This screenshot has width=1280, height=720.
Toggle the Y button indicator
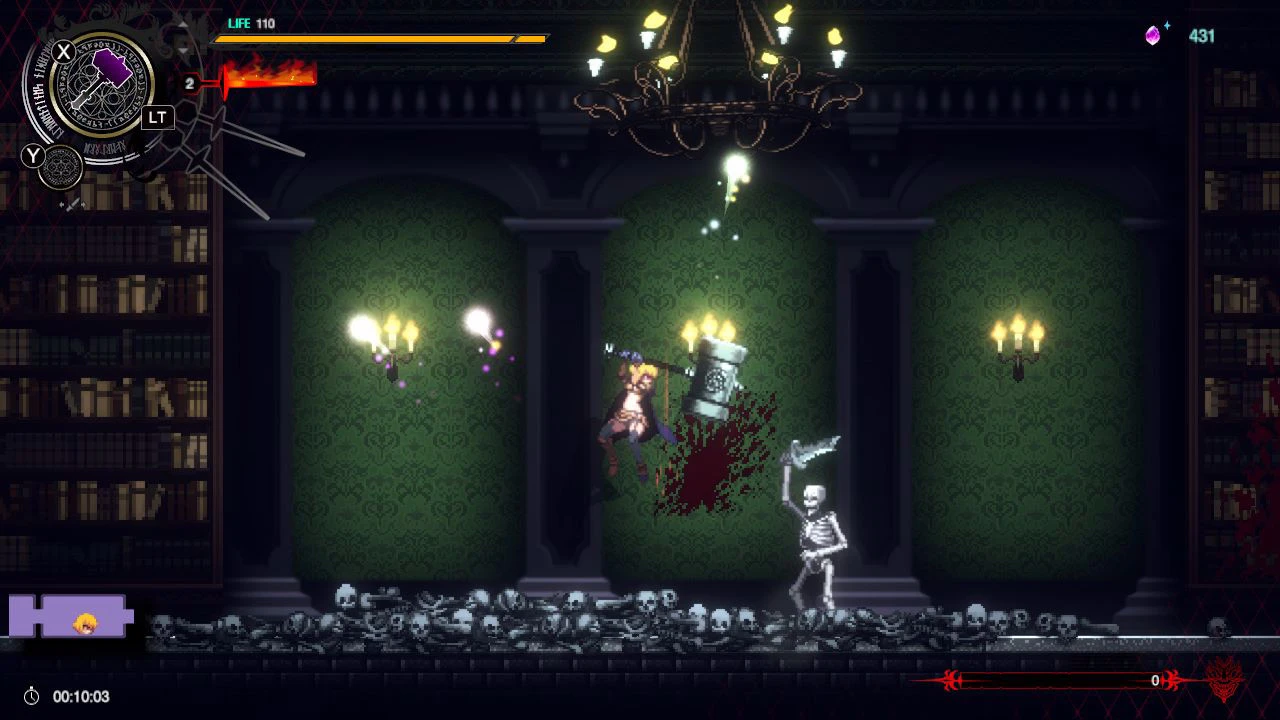coord(33,156)
